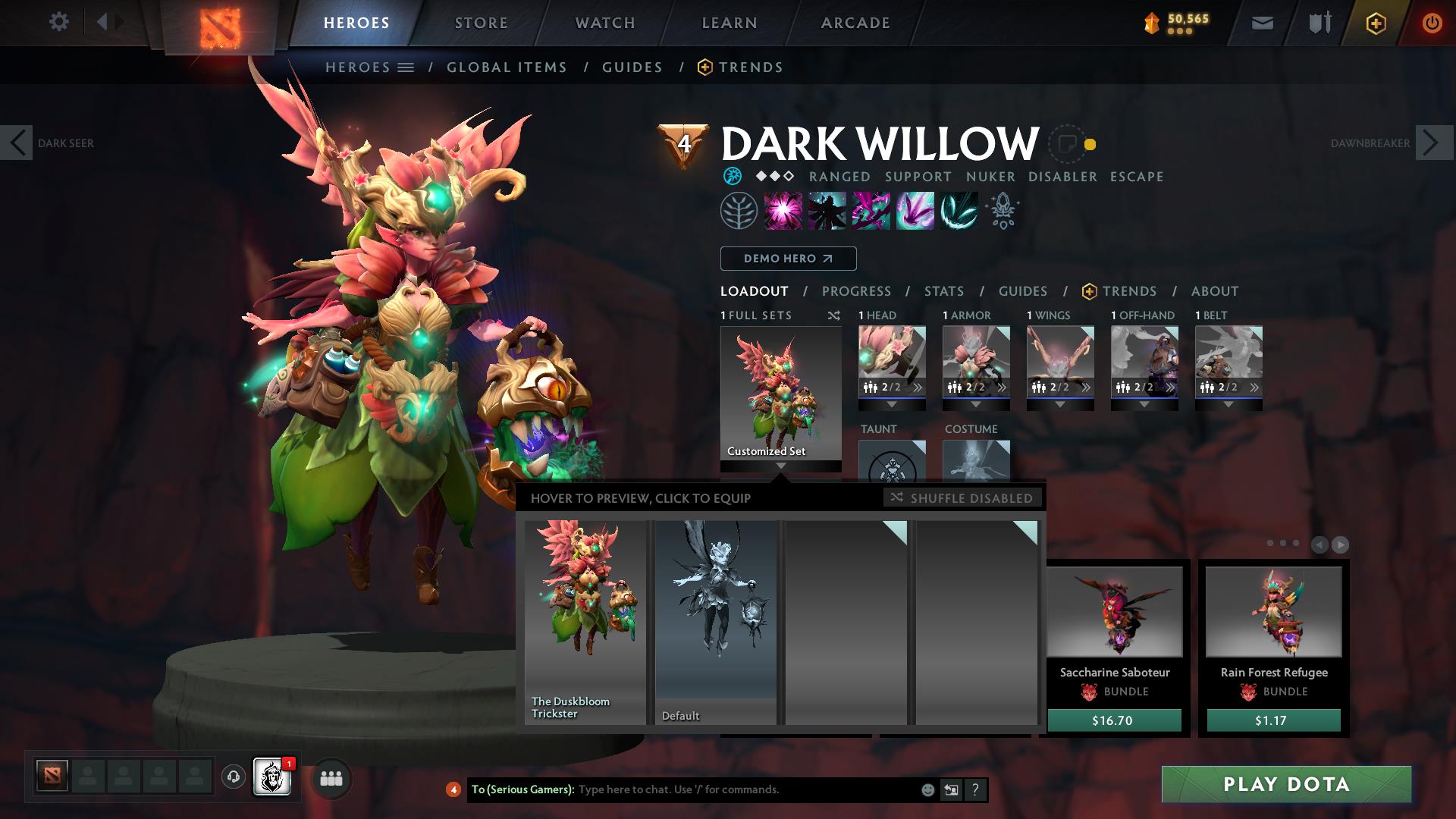Click the Demo Hero button

click(788, 259)
